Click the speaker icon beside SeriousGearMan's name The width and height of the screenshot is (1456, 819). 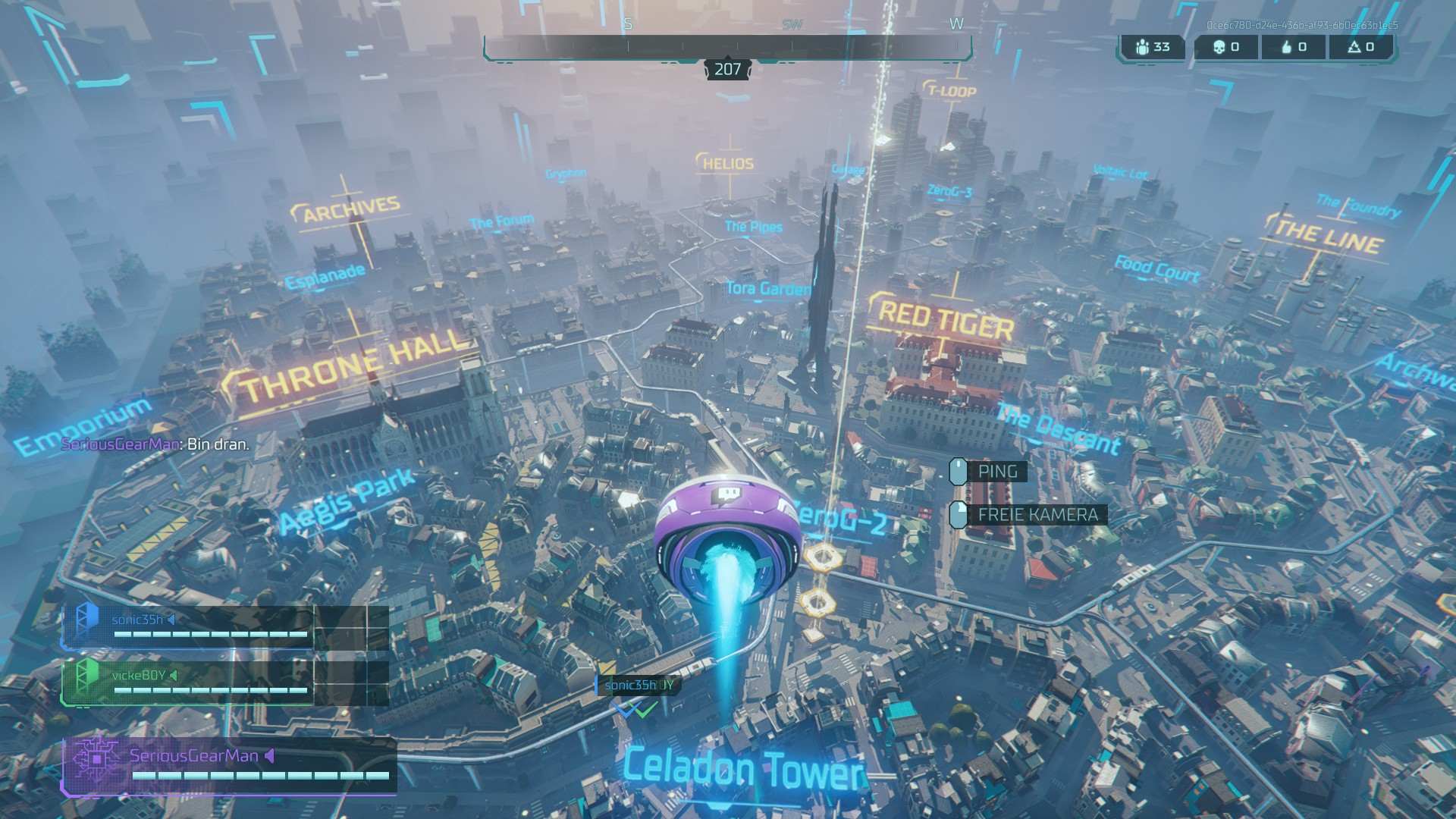pos(270,755)
